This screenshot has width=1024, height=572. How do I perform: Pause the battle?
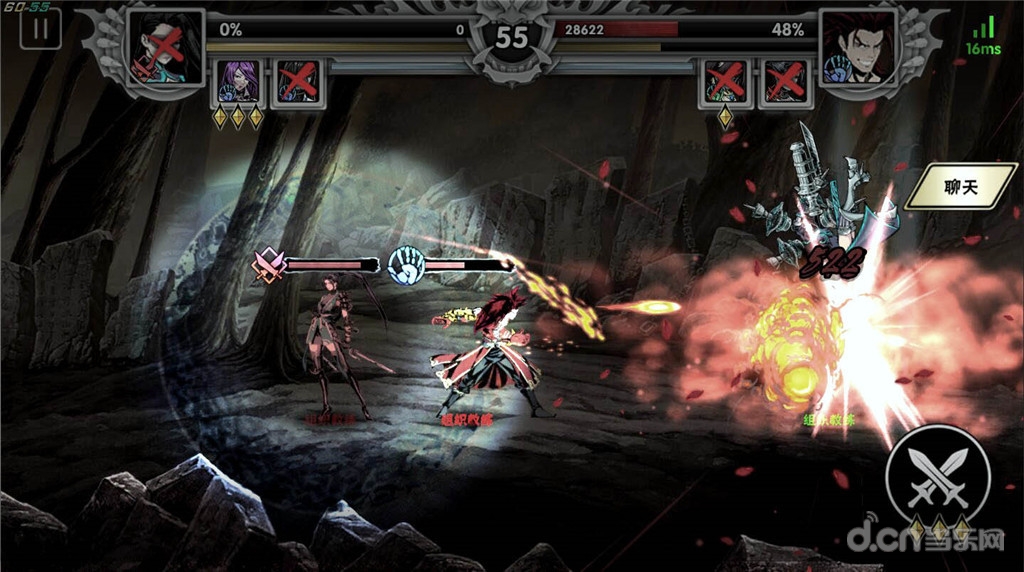coord(40,28)
